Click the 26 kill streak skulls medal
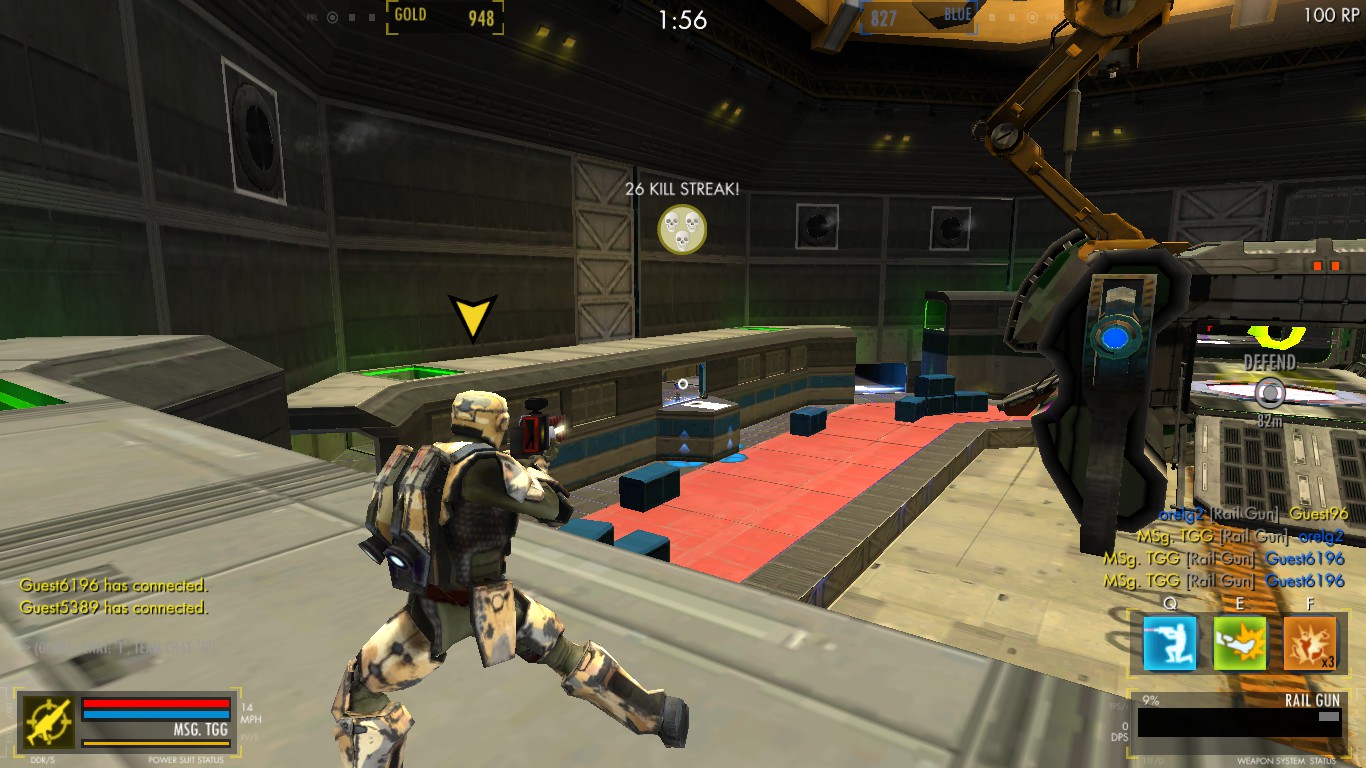Image resolution: width=1366 pixels, height=768 pixels. coord(682,228)
